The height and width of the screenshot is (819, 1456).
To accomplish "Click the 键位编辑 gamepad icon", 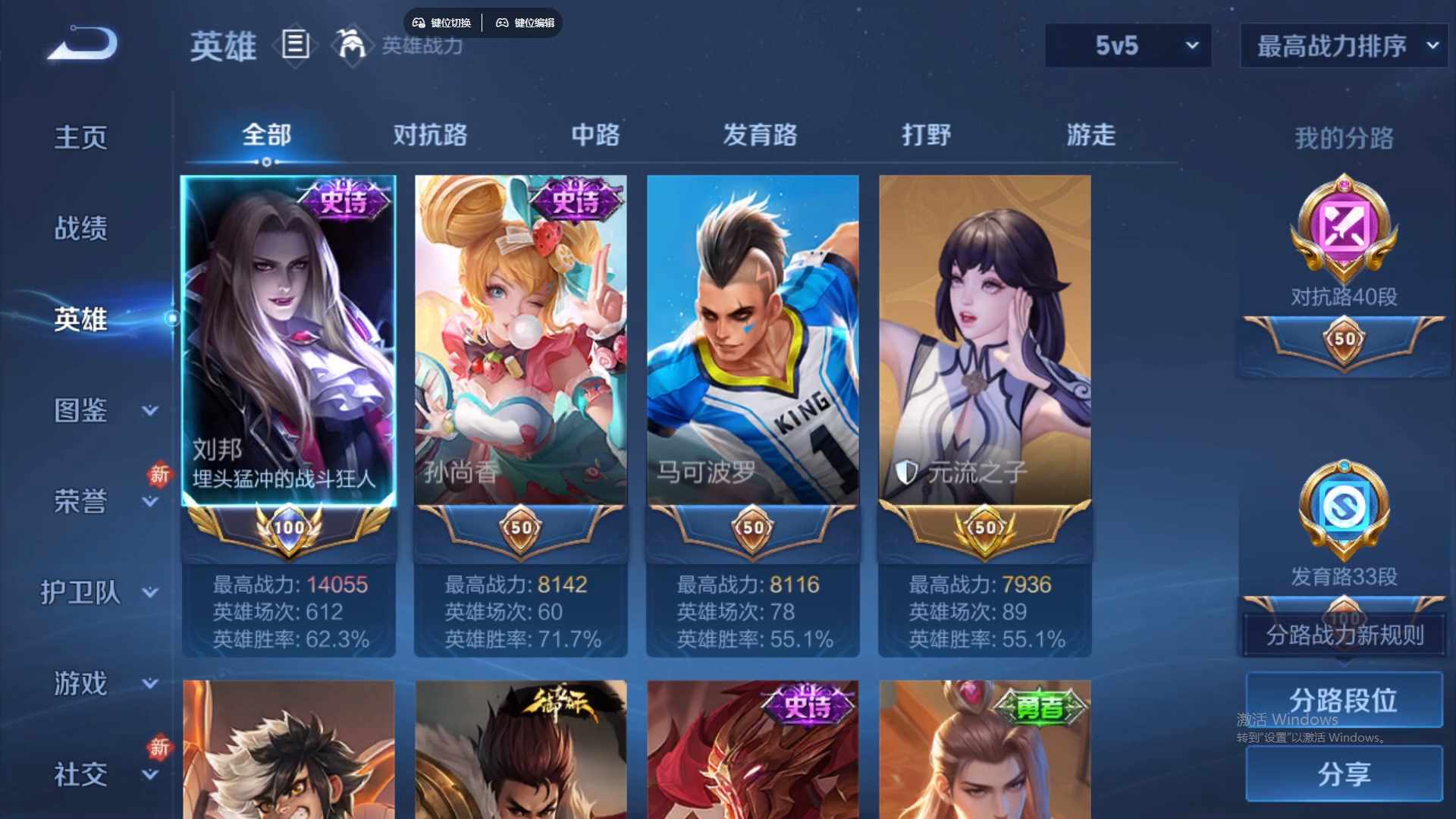I will 503,23.
